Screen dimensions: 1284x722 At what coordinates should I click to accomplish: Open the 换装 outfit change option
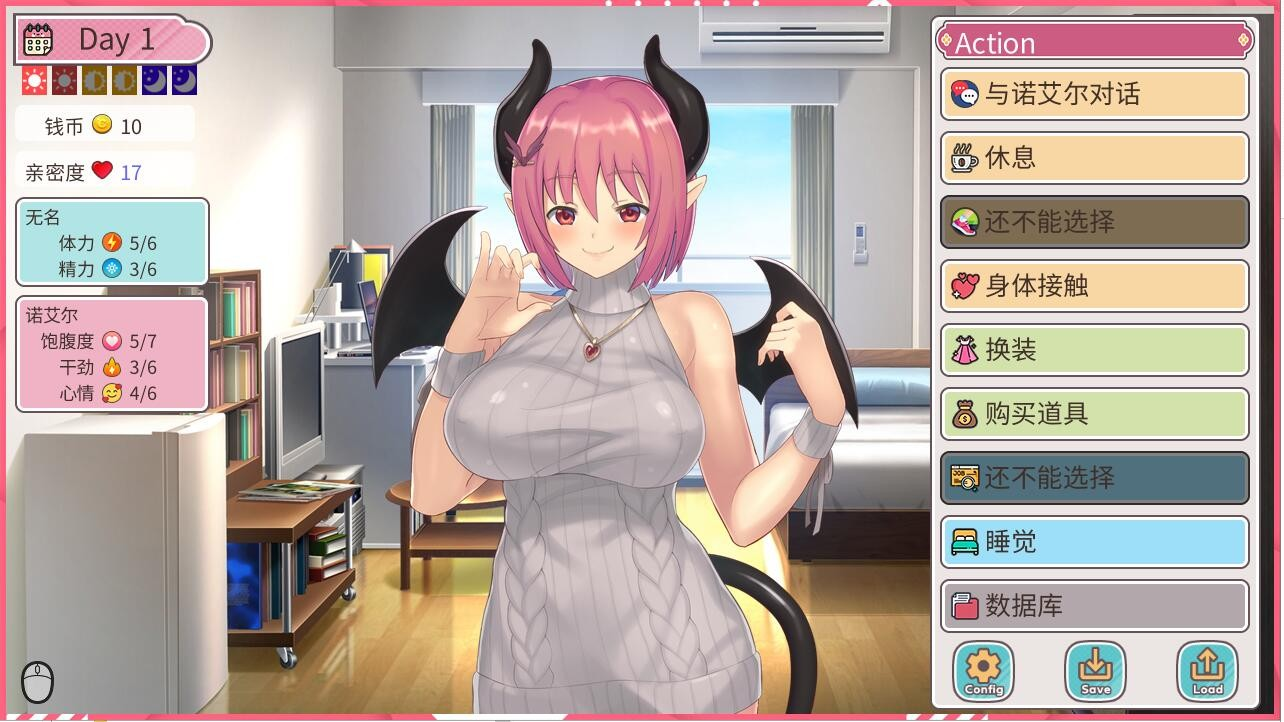[1094, 351]
